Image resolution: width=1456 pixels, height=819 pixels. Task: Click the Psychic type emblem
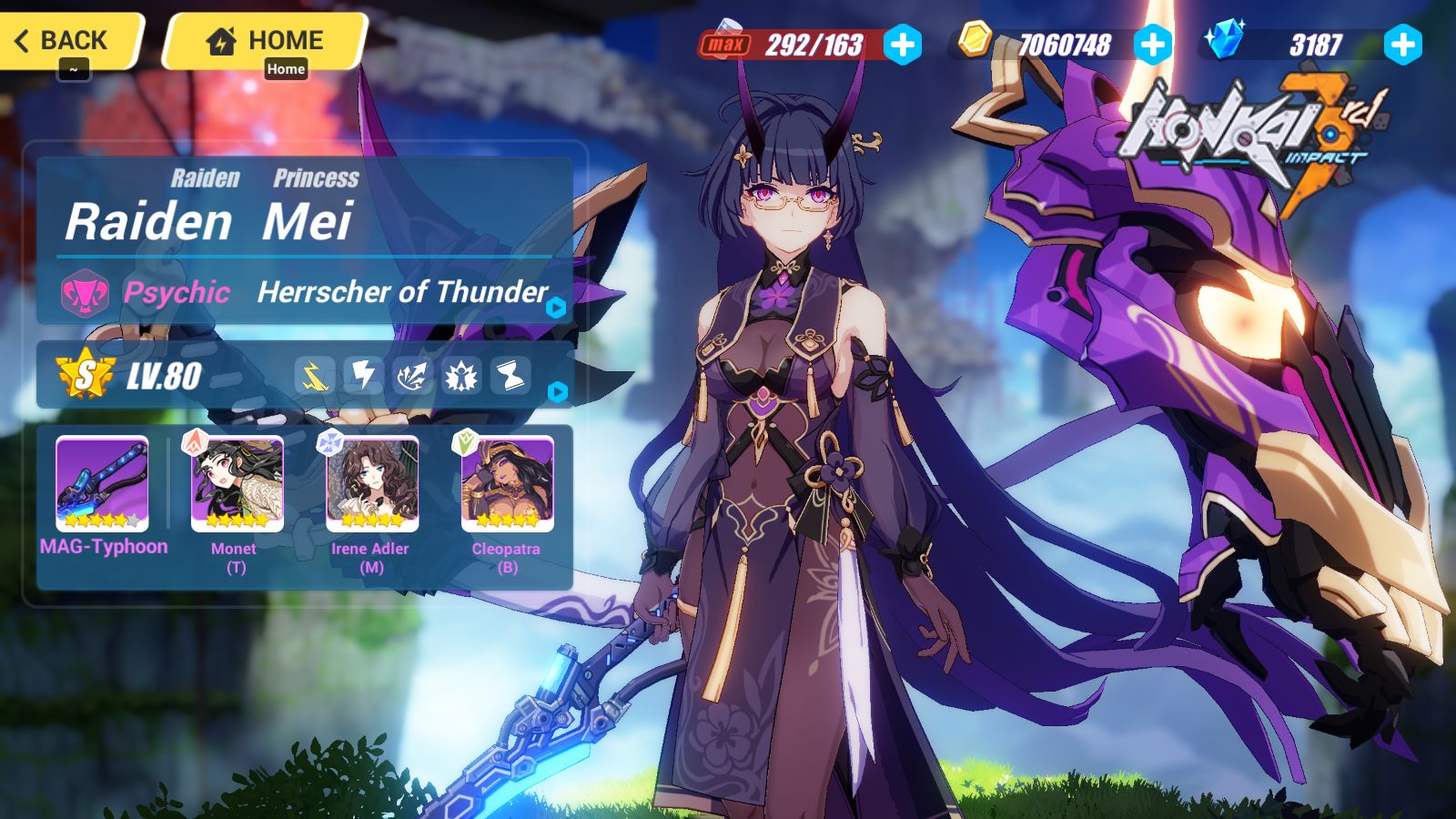coord(83,293)
